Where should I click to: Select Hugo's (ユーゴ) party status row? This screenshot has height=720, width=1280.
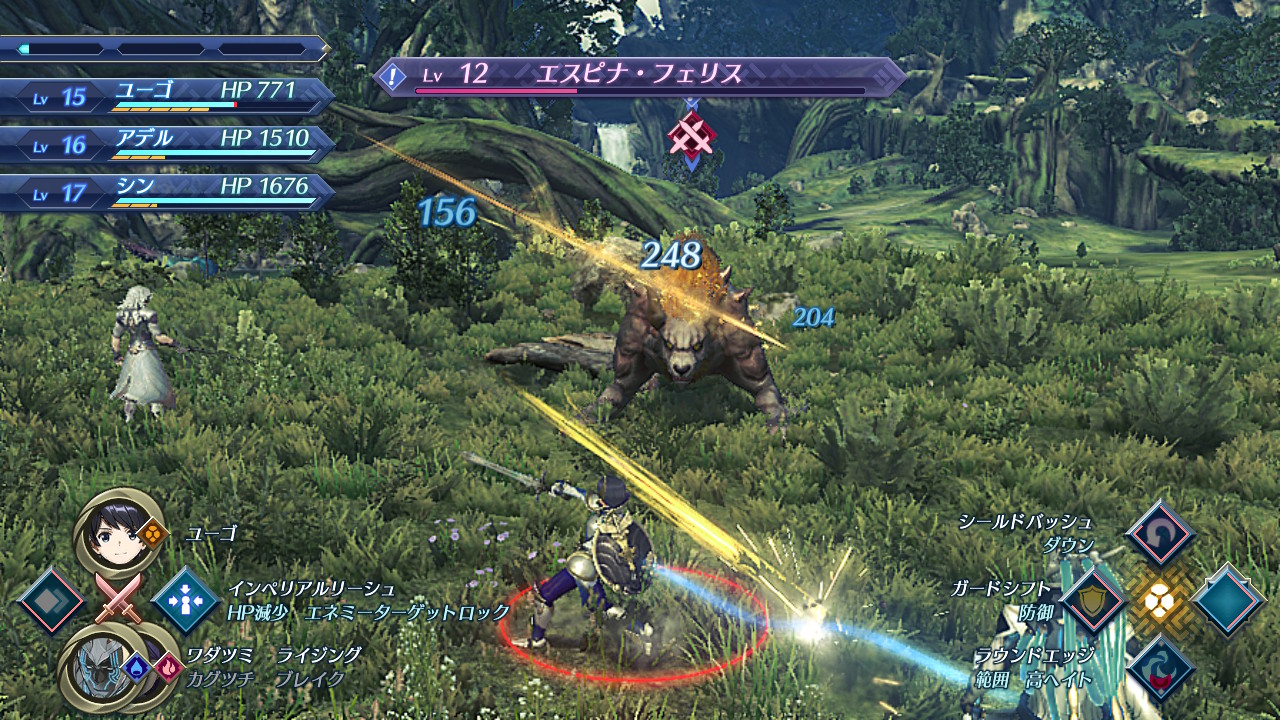168,96
